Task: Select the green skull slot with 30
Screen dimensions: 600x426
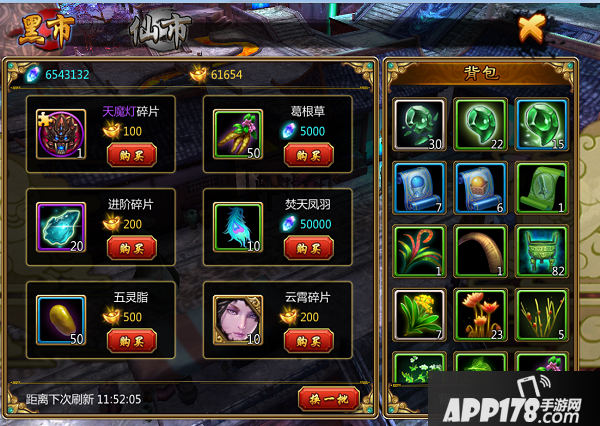Action: [417, 123]
